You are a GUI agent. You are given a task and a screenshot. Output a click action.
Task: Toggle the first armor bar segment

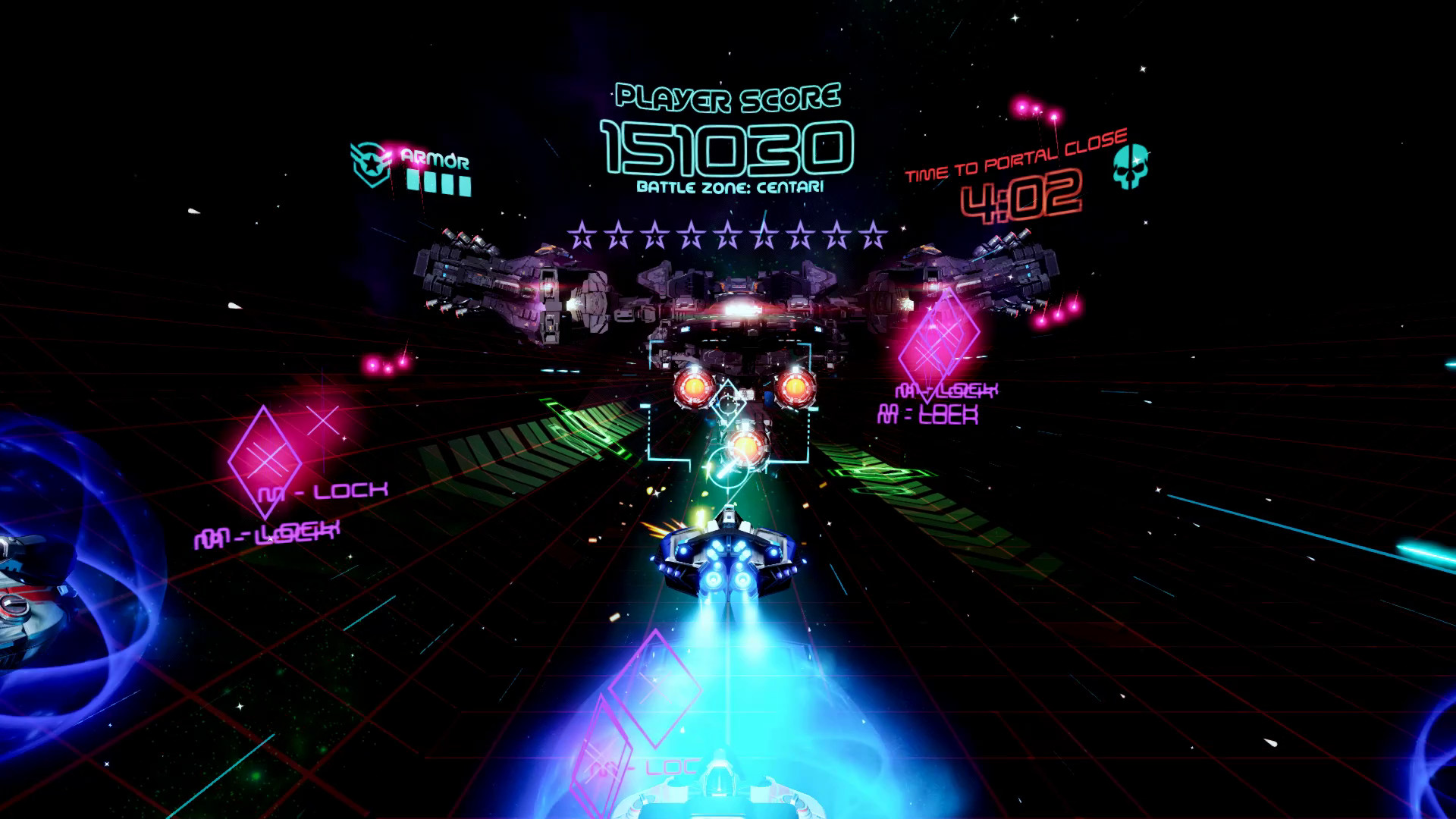pyautogui.click(x=413, y=180)
